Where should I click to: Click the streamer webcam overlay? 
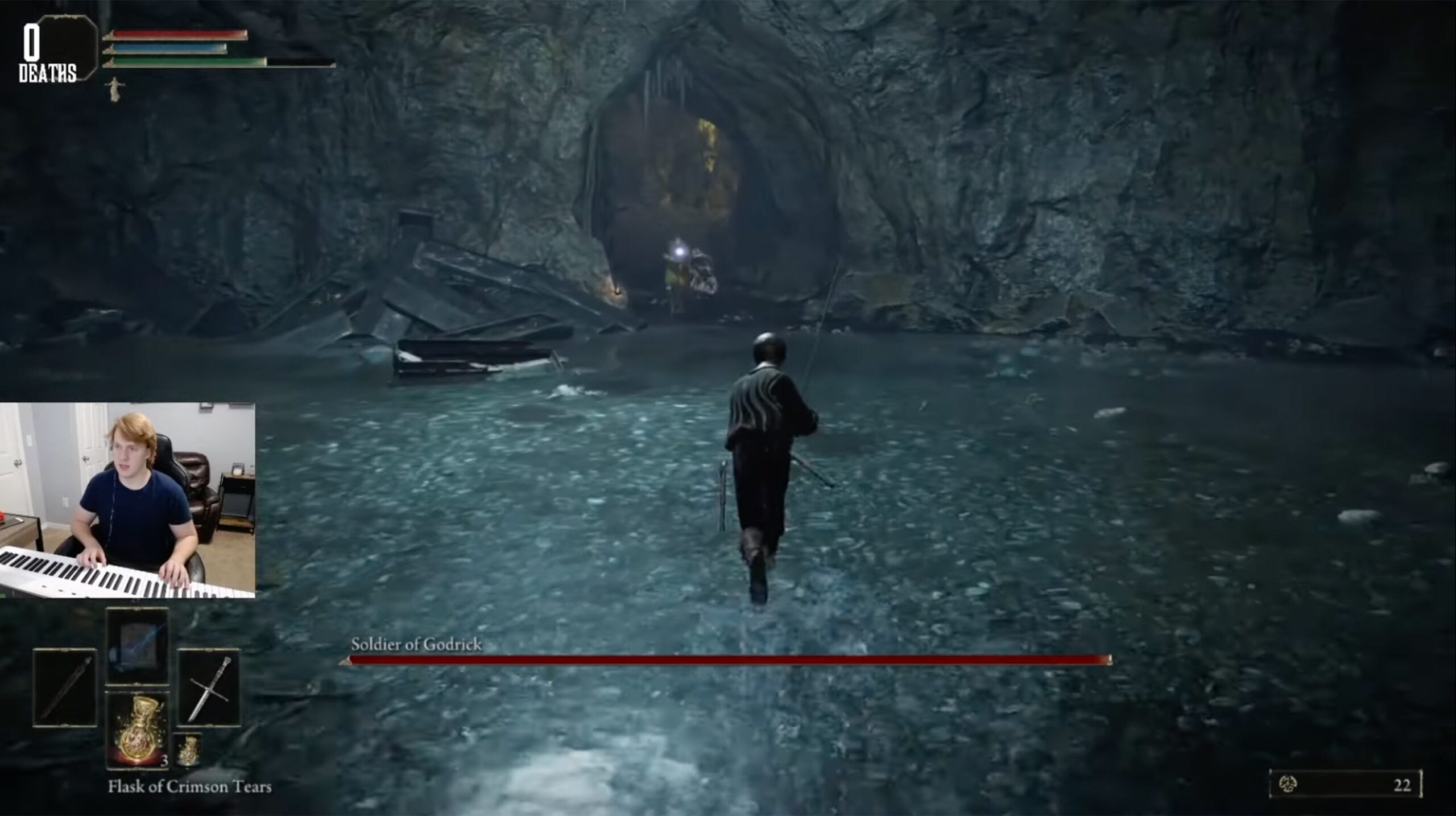(127, 500)
